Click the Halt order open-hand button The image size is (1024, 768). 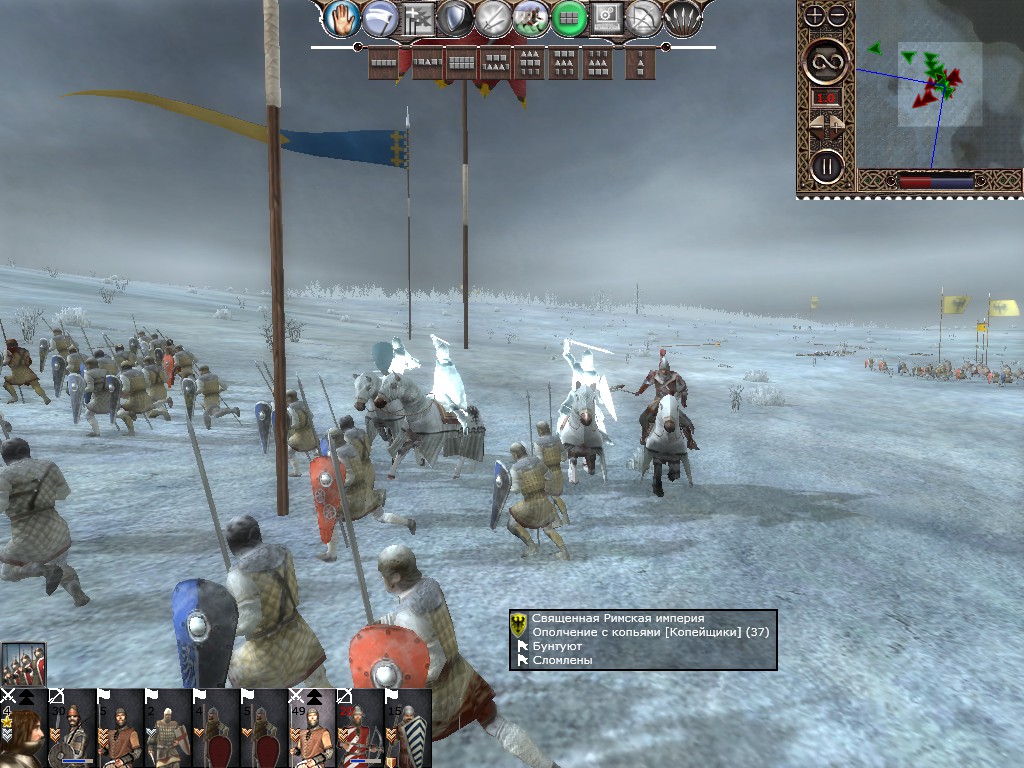pyautogui.click(x=341, y=17)
